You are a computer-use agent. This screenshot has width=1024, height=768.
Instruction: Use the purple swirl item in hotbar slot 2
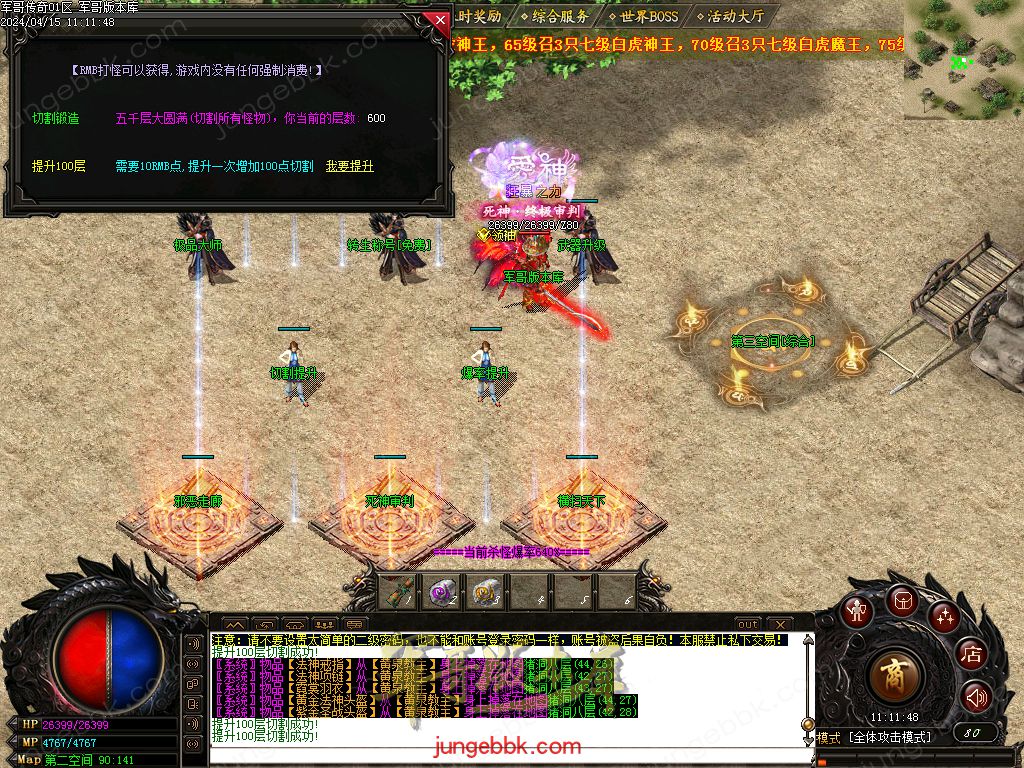443,593
